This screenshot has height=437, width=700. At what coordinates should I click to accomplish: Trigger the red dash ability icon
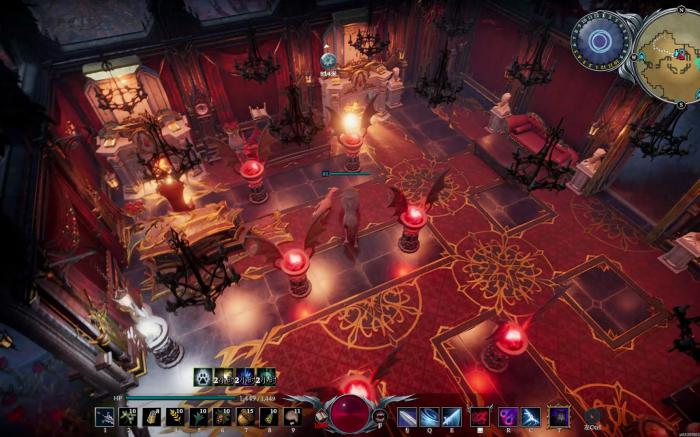tap(481, 416)
